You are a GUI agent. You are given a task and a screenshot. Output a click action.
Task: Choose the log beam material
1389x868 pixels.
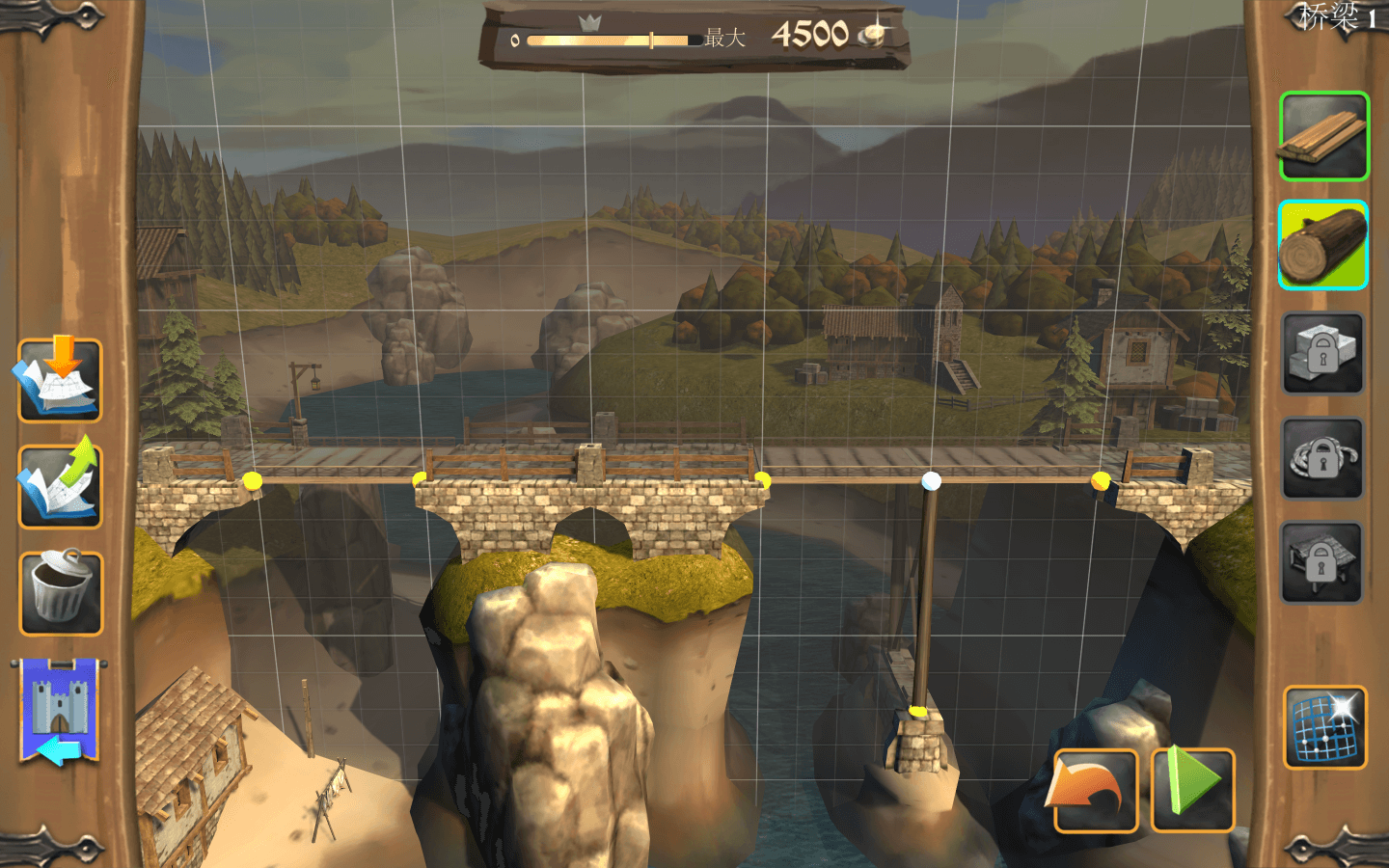[1323, 245]
